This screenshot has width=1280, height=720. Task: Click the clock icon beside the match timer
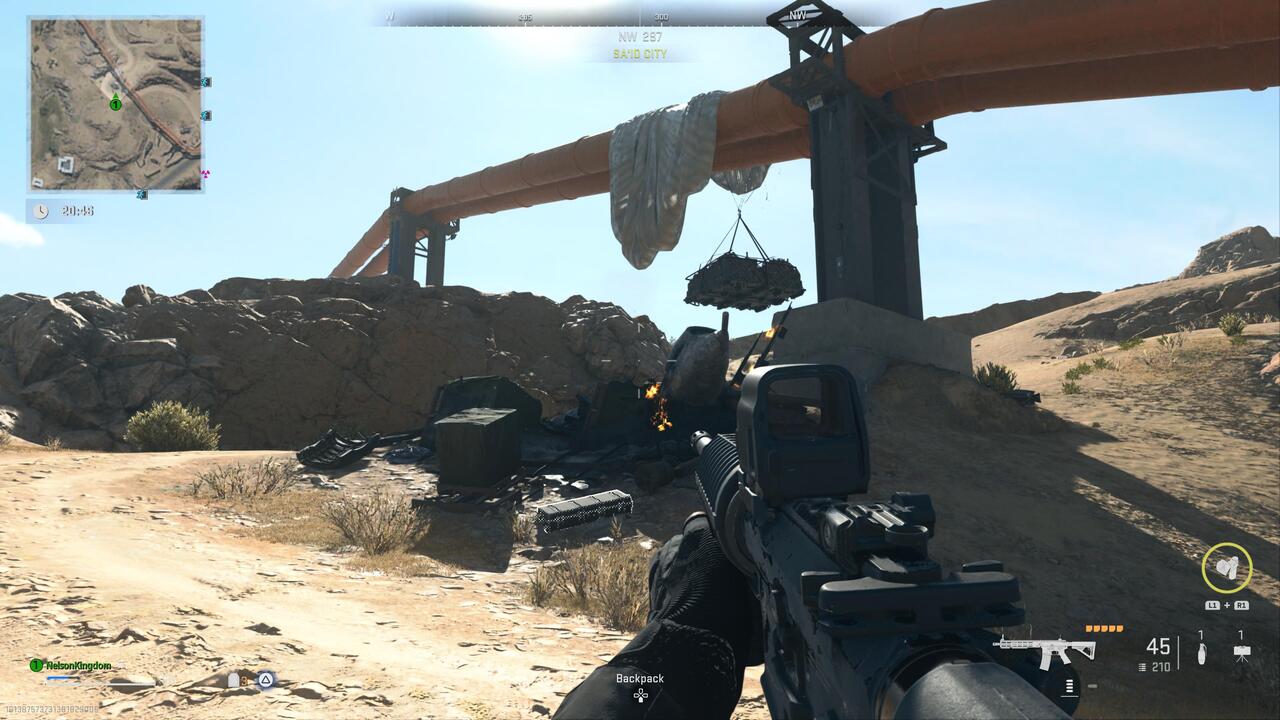tap(41, 210)
